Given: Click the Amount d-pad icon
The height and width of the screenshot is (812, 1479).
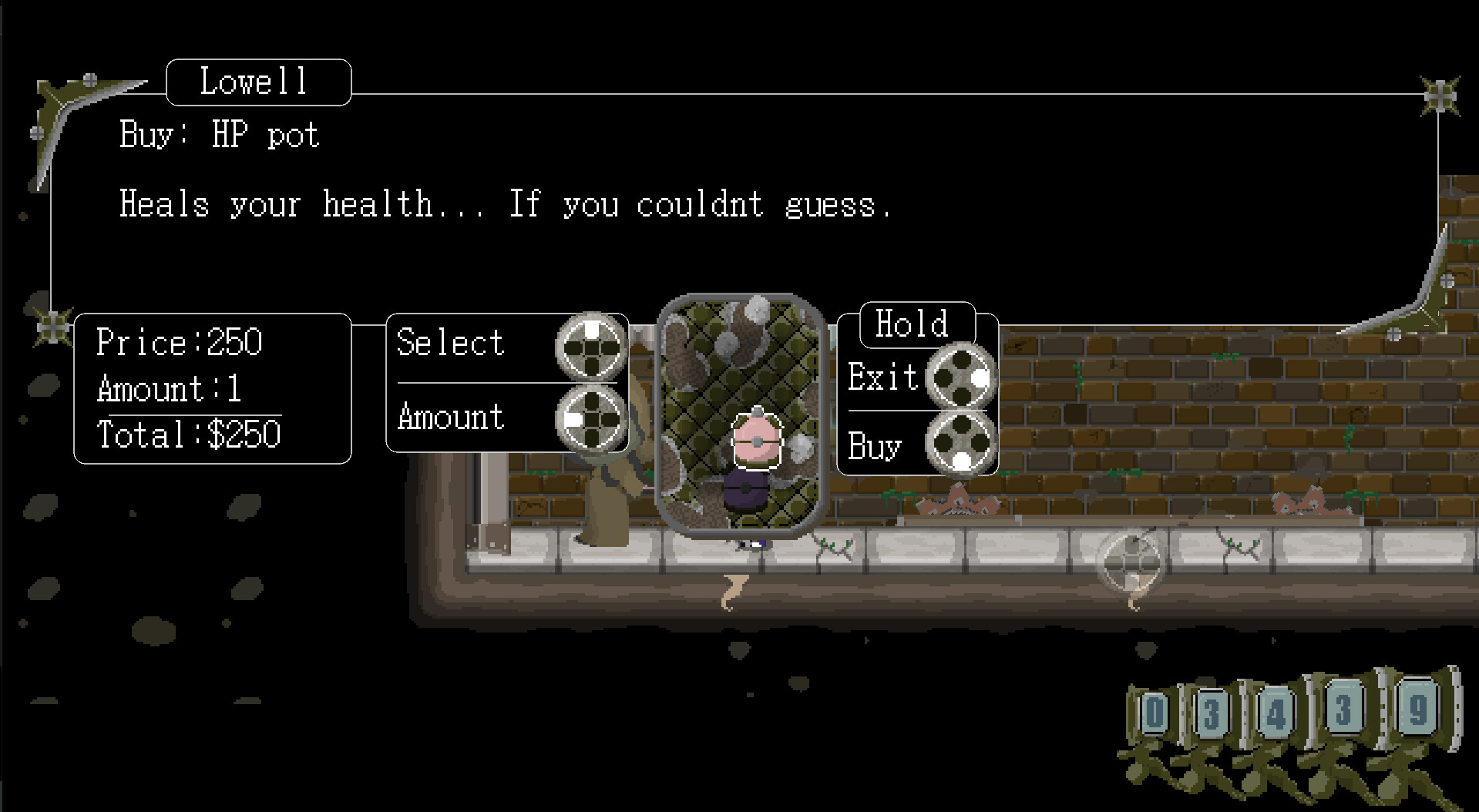Looking at the screenshot, I should 590,420.
